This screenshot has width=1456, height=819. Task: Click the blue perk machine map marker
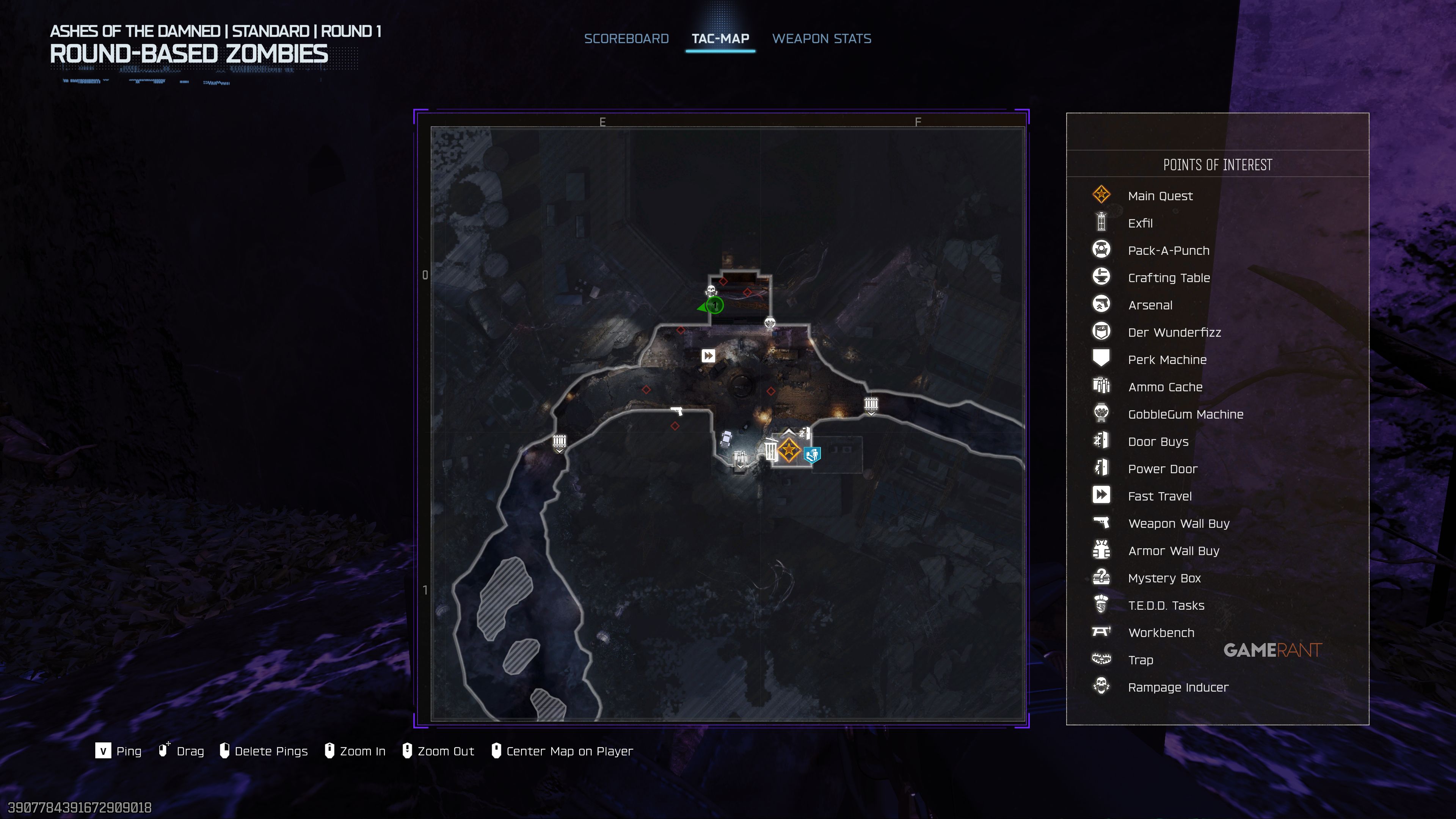(x=812, y=455)
